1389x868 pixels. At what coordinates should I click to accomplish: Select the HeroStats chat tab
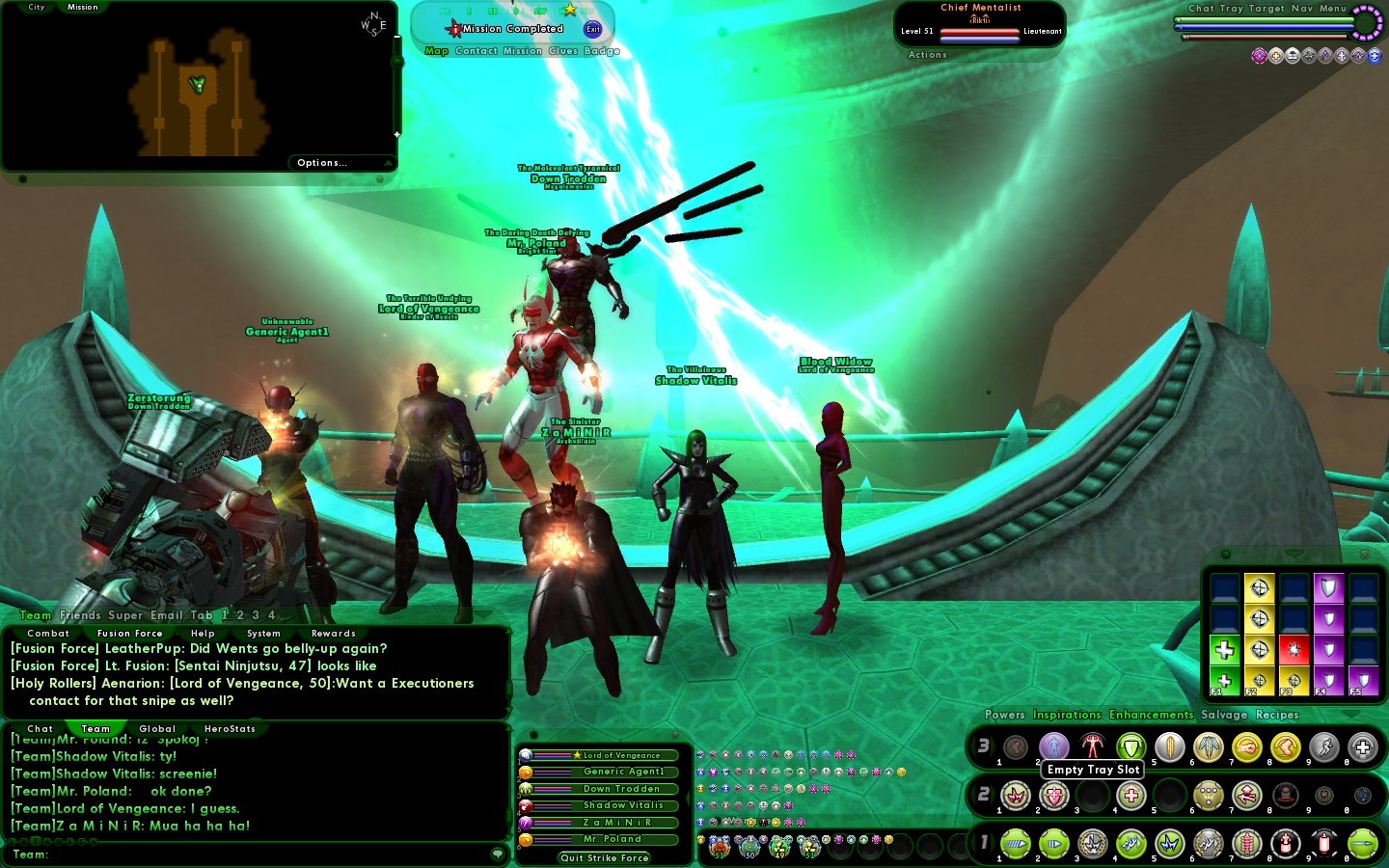pyautogui.click(x=230, y=729)
